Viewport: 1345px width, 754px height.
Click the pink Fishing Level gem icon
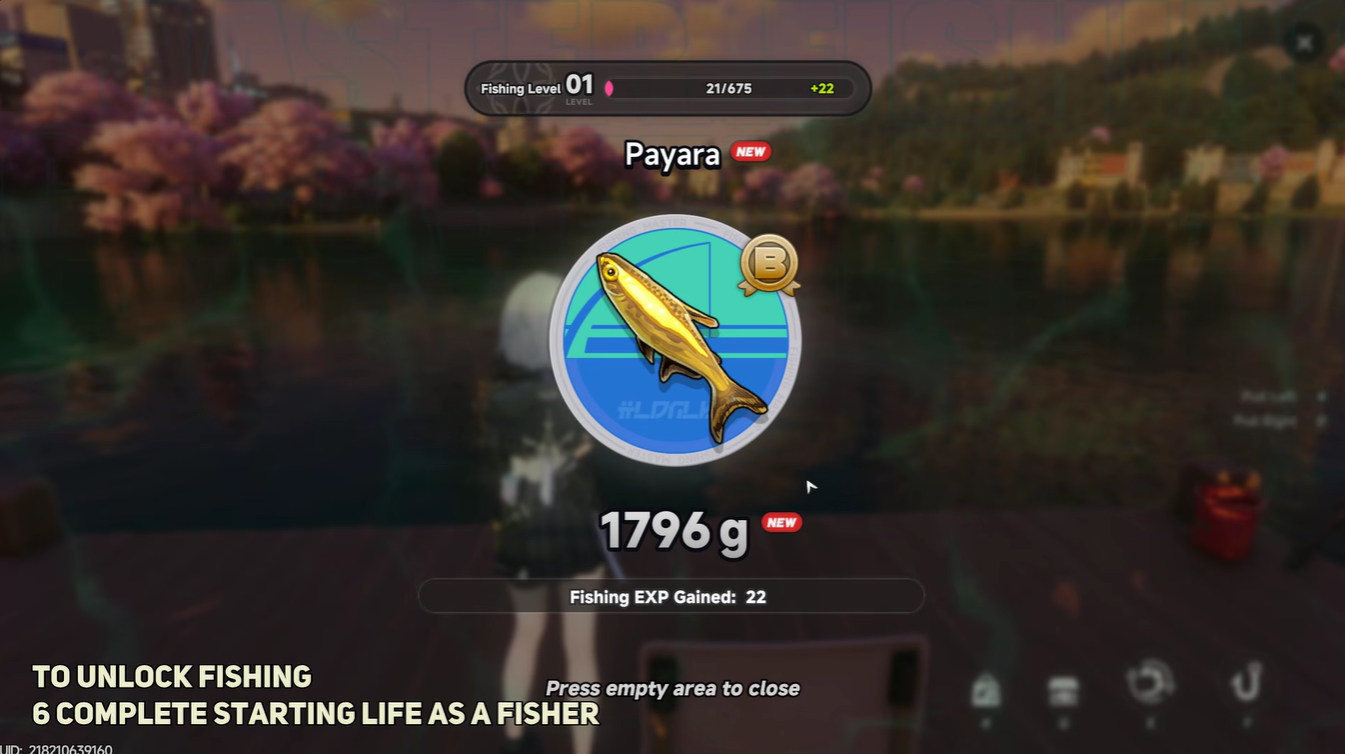click(608, 88)
